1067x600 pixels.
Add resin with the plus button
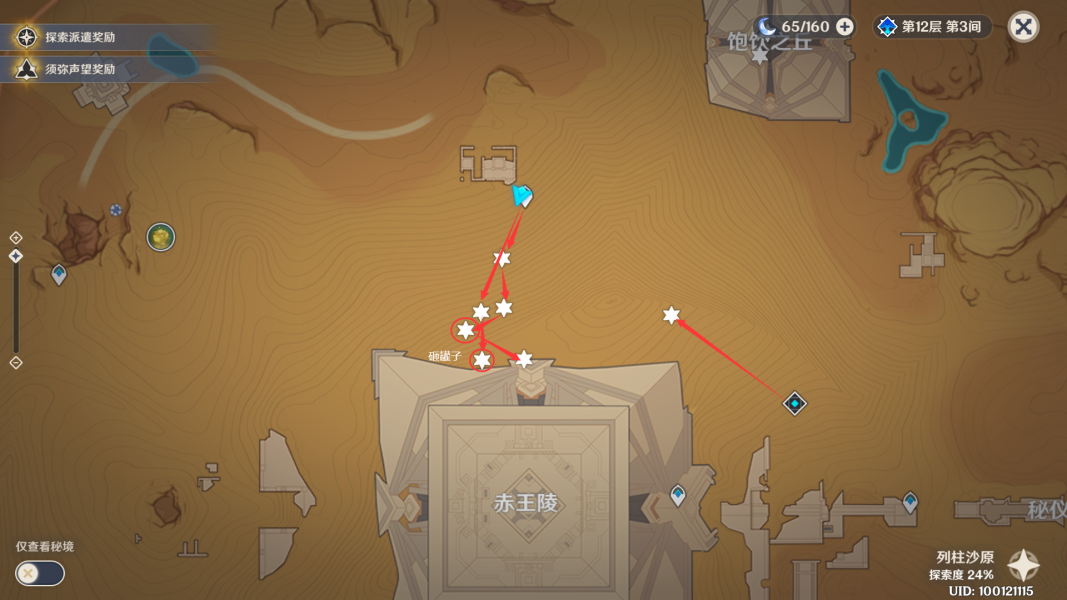(x=845, y=27)
